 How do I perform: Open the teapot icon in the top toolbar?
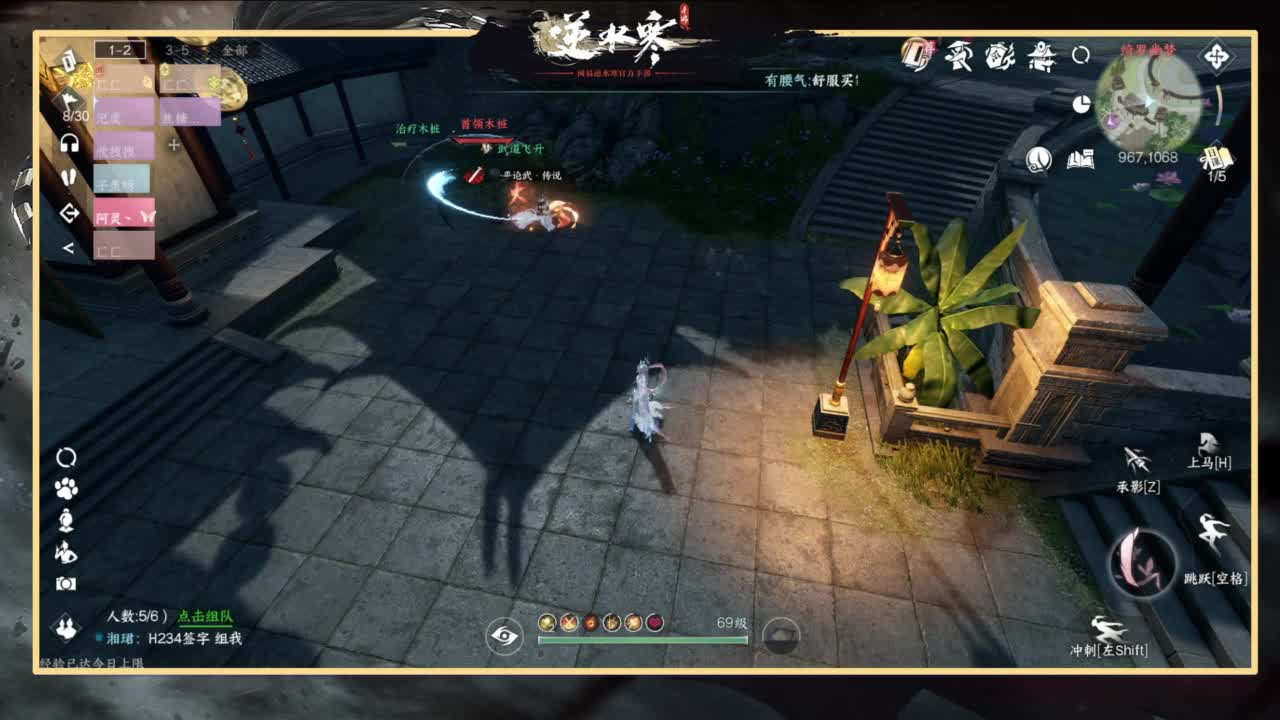pos(1042,58)
